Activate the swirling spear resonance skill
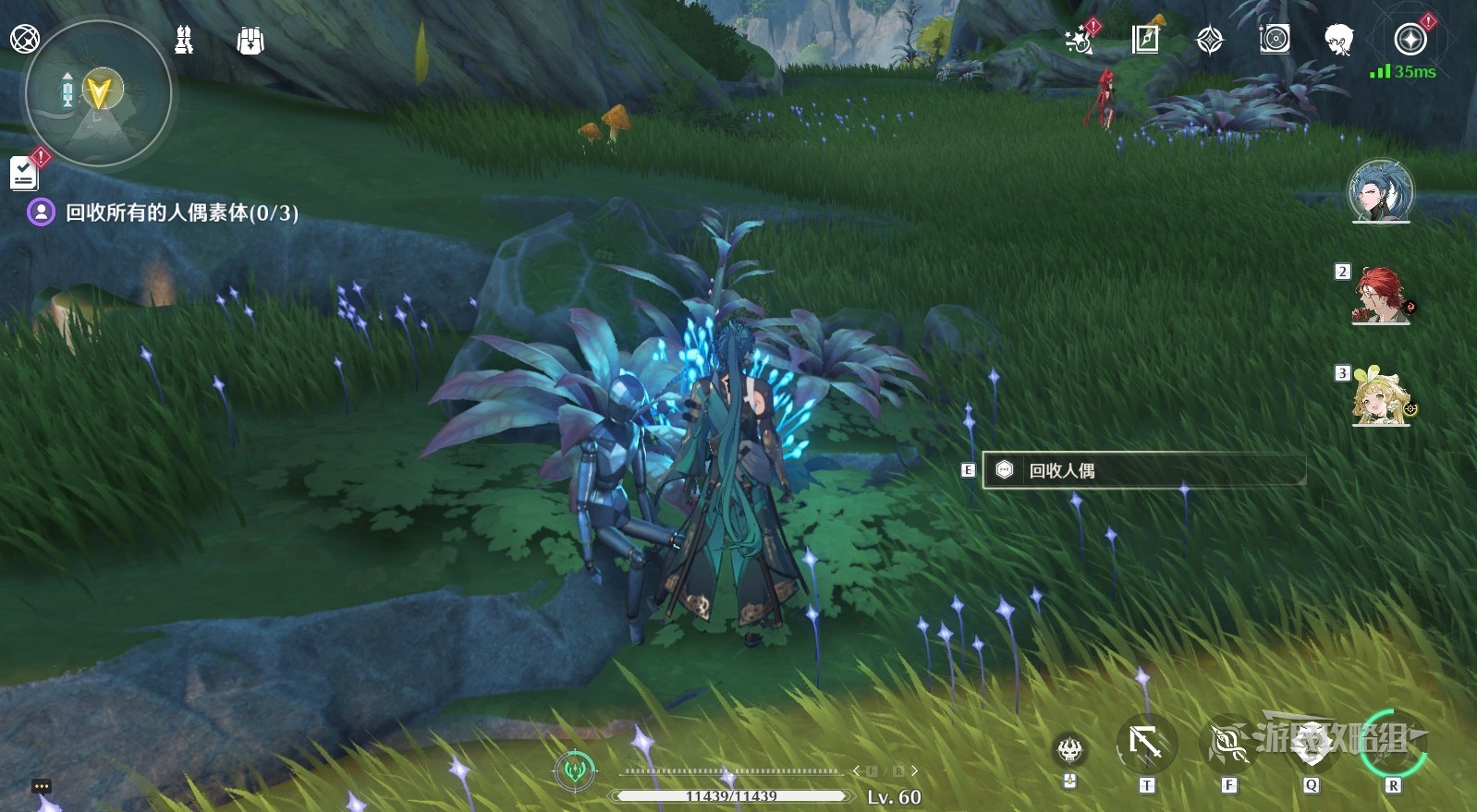 coord(1228,745)
